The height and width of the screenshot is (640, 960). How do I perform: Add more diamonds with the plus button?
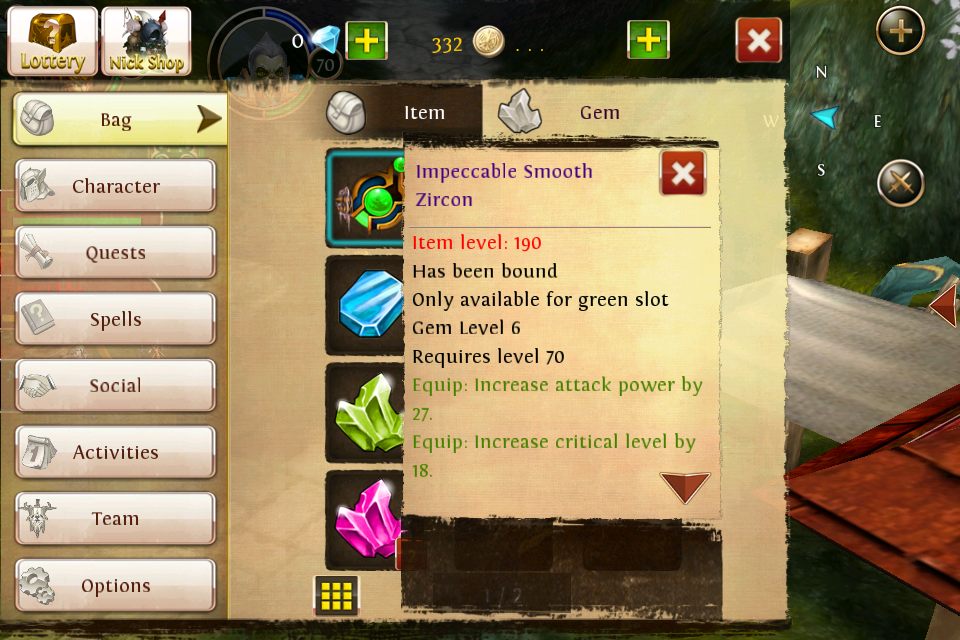[367, 41]
